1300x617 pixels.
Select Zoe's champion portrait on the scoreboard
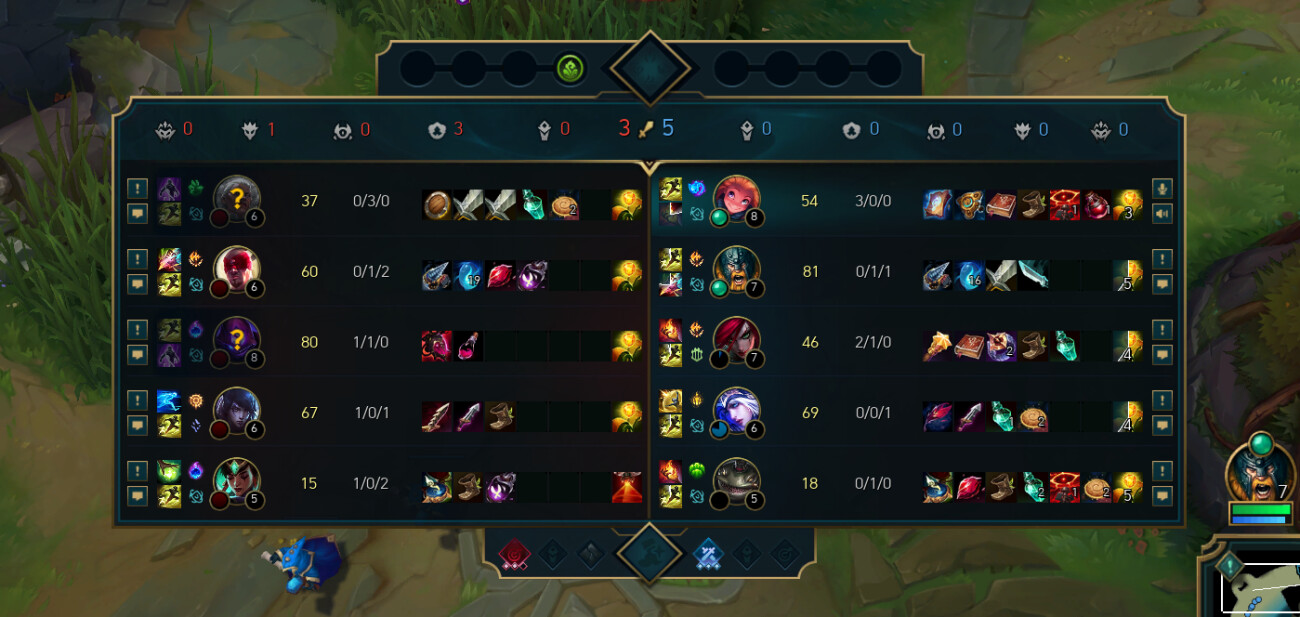tap(736, 199)
